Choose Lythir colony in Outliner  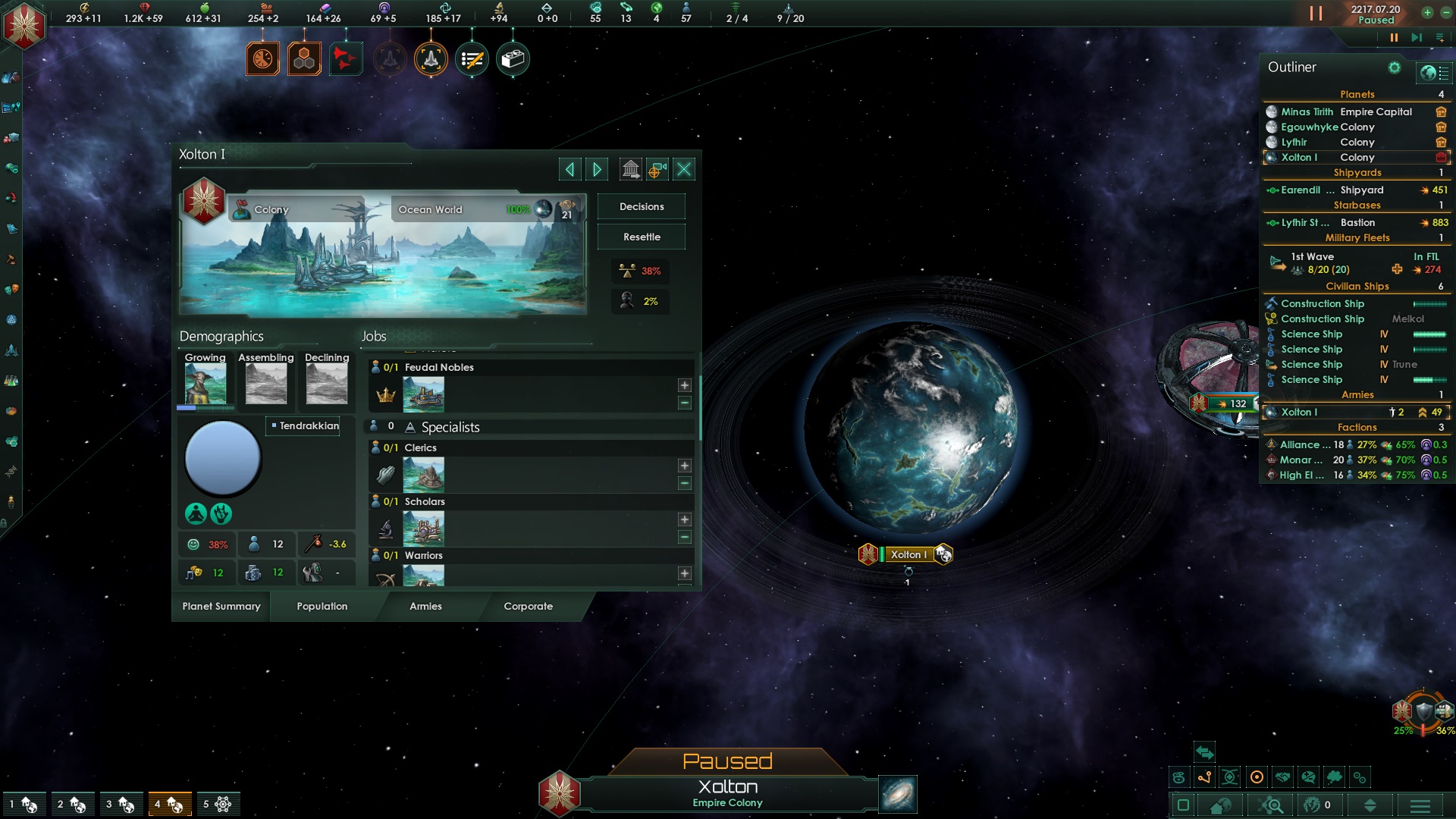click(x=1294, y=142)
